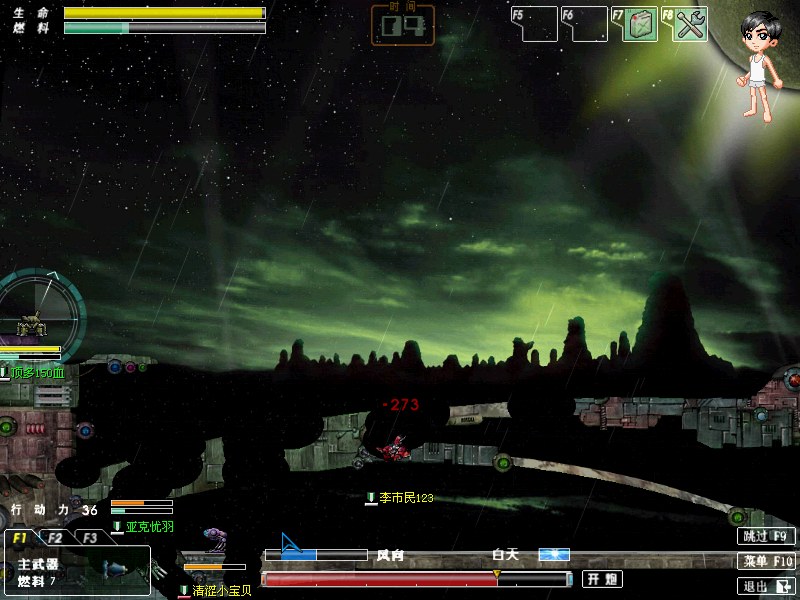
Task: Click the 开炮 fire button
Action: pyautogui.click(x=603, y=579)
